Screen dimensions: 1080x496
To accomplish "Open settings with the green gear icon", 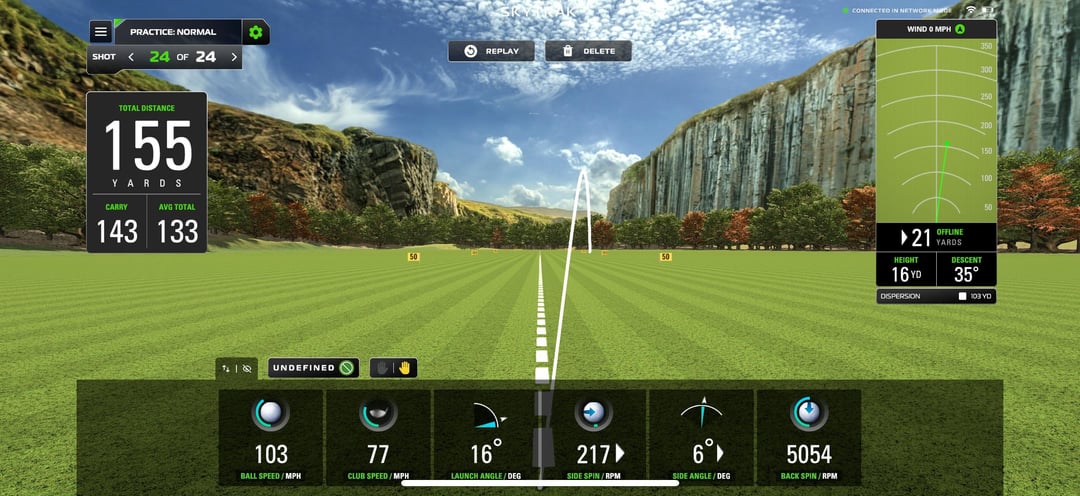I will [256, 32].
